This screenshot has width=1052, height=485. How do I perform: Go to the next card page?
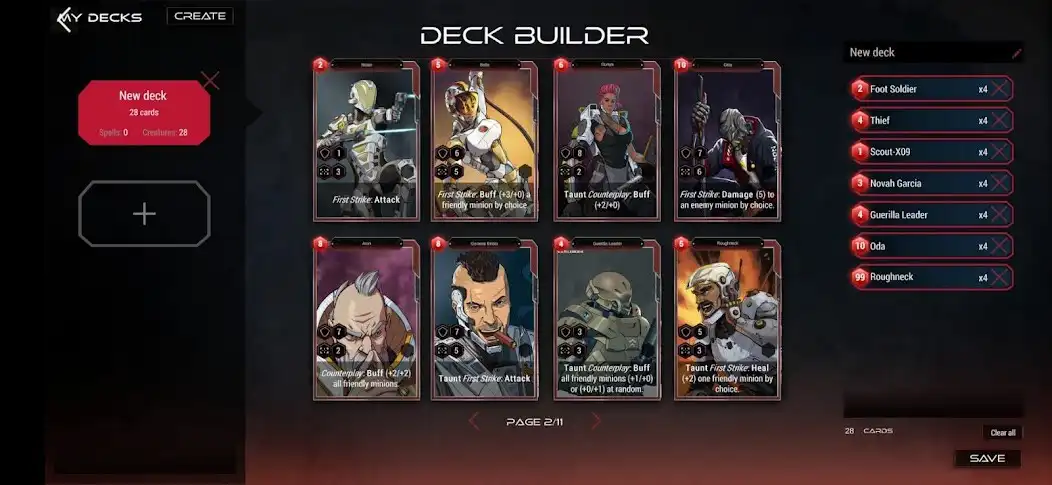coord(597,422)
